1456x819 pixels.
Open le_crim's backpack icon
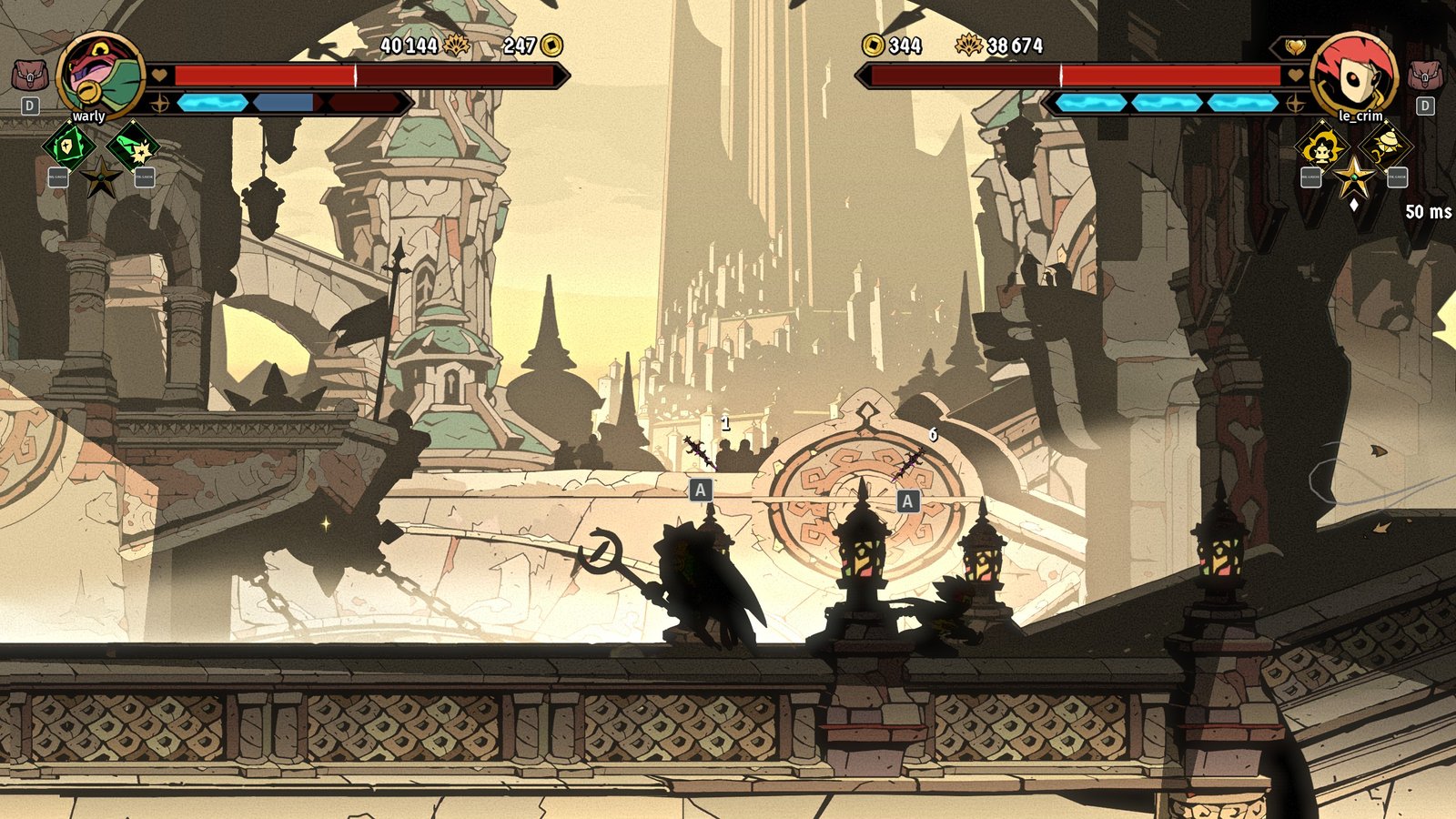(1424, 75)
